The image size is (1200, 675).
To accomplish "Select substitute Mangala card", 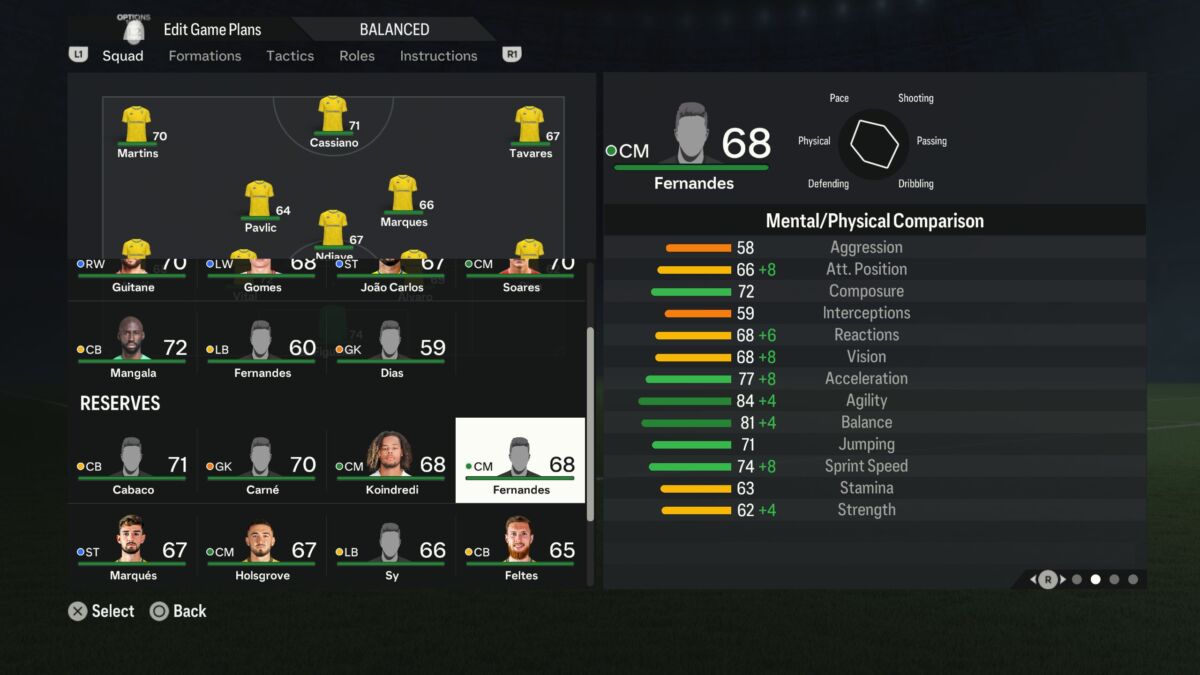I will point(132,350).
